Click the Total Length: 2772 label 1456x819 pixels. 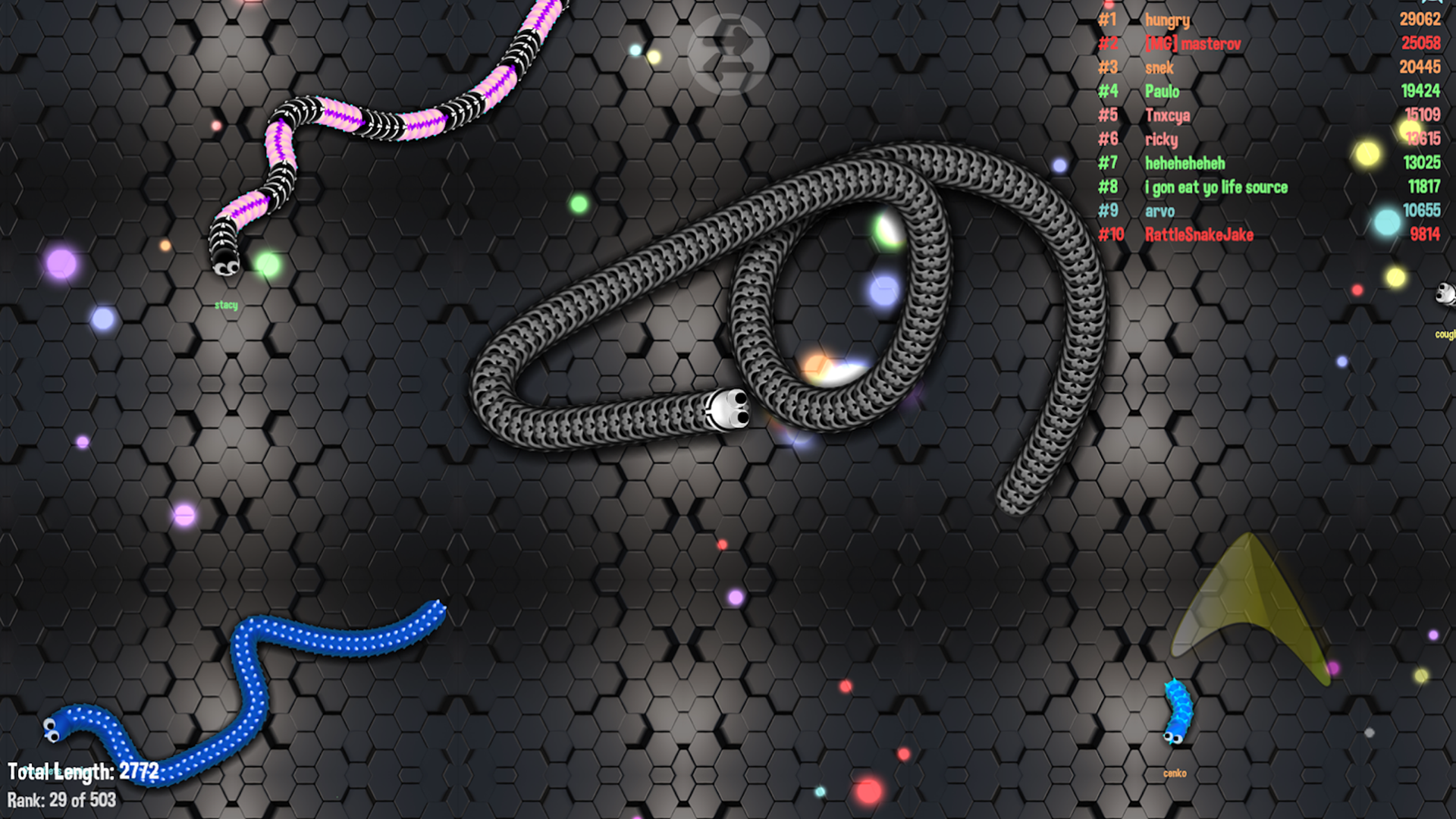(83, 771)
